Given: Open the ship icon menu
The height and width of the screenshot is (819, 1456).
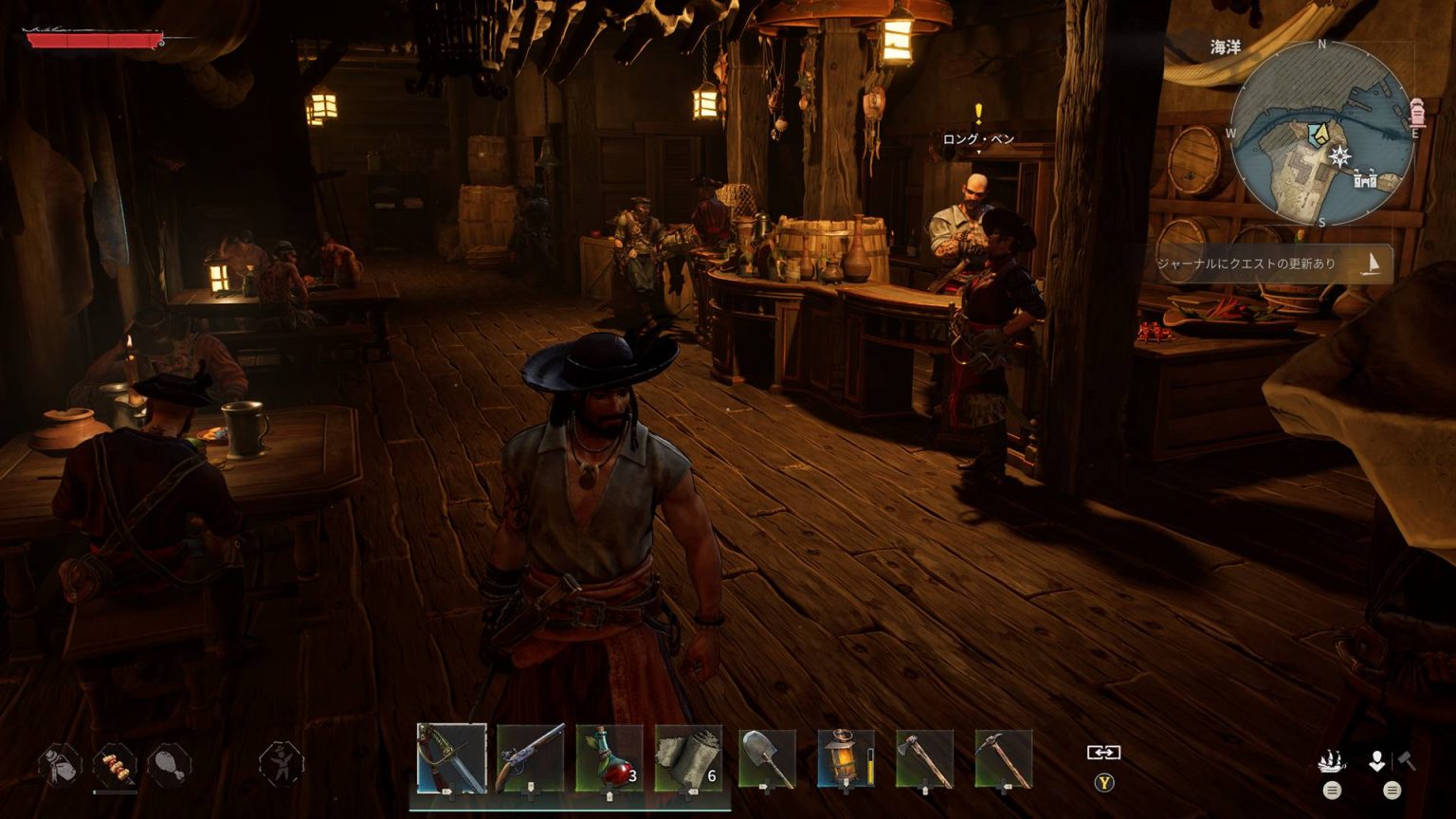Looking at the screenshot, I should [x=1332, y=761].
